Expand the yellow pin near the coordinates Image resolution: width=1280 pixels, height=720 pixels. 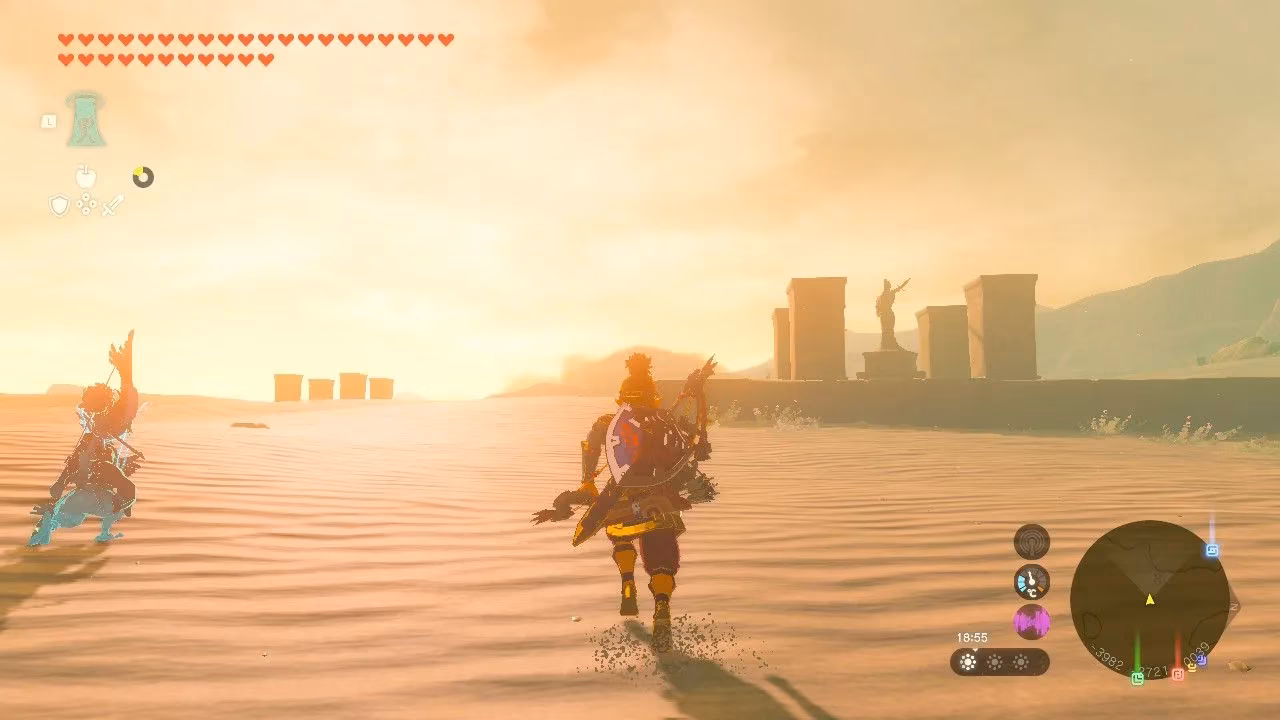click(x=1191, y=666)
